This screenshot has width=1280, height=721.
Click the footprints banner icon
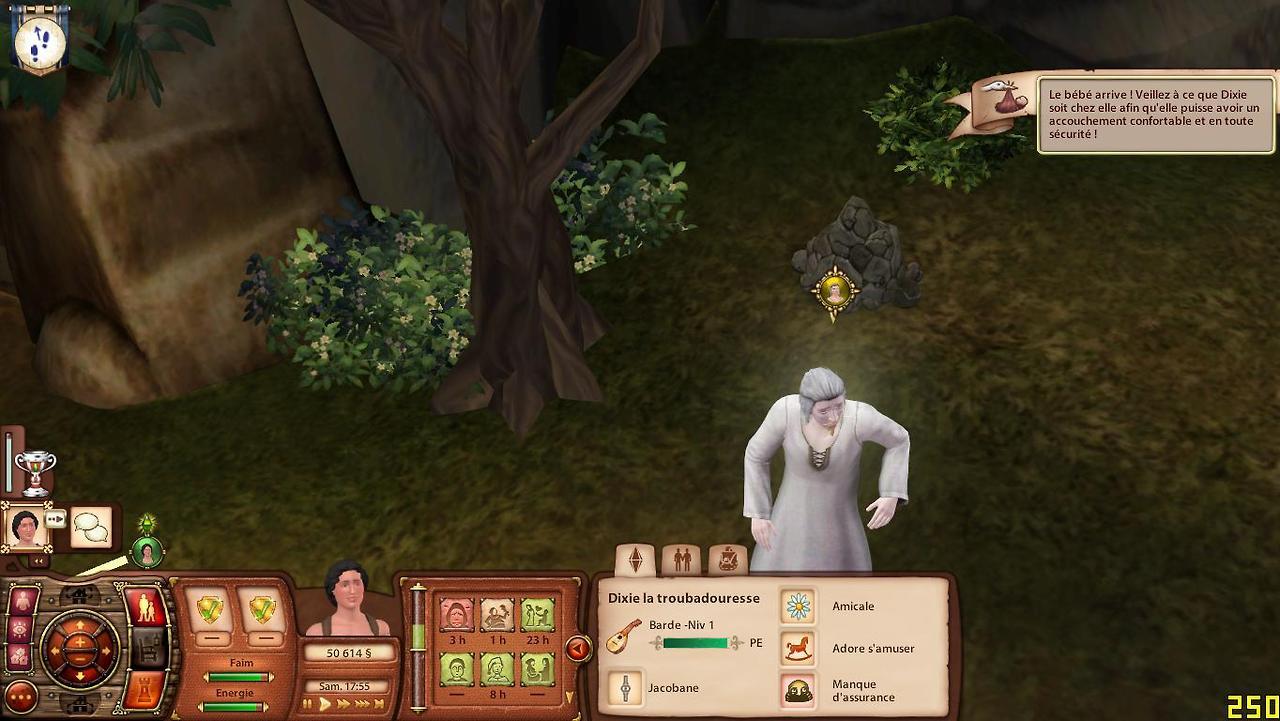point(40,40)
